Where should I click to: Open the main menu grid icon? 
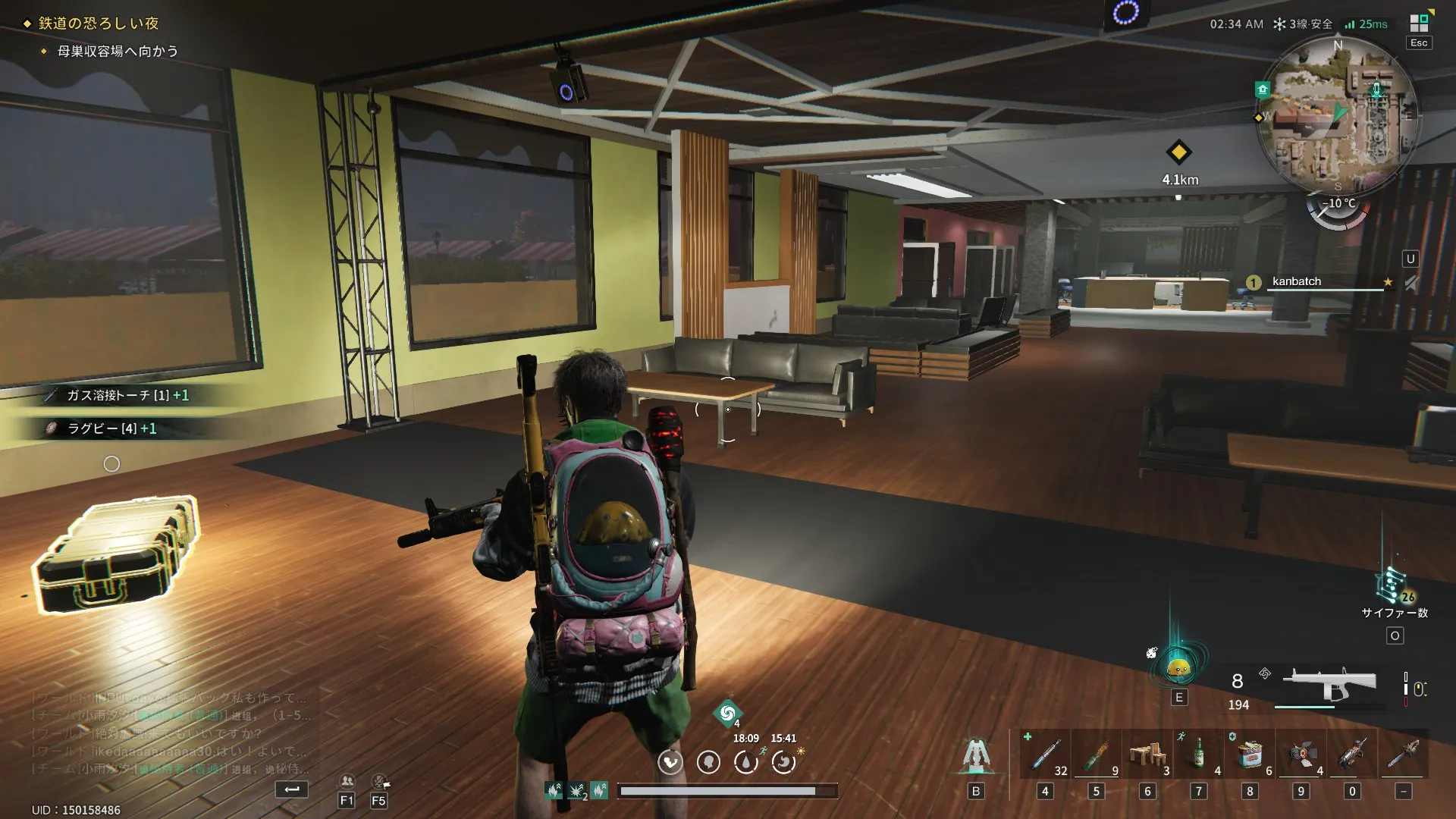point(1419,24)
